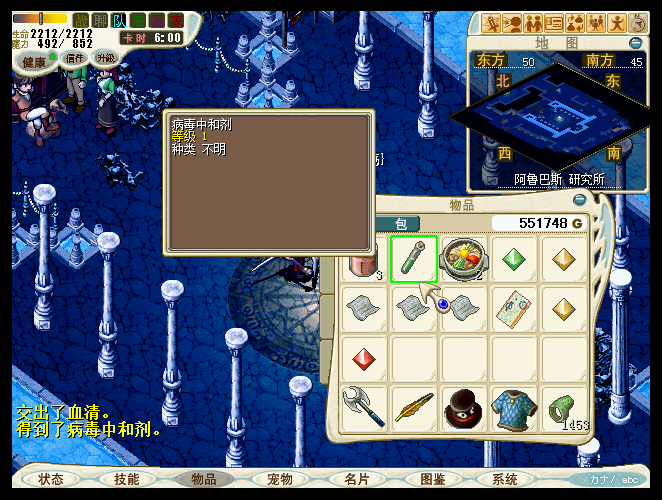662x500 pixels.
Task: Choose the red diamond gem slot
Action: [364, 358]
